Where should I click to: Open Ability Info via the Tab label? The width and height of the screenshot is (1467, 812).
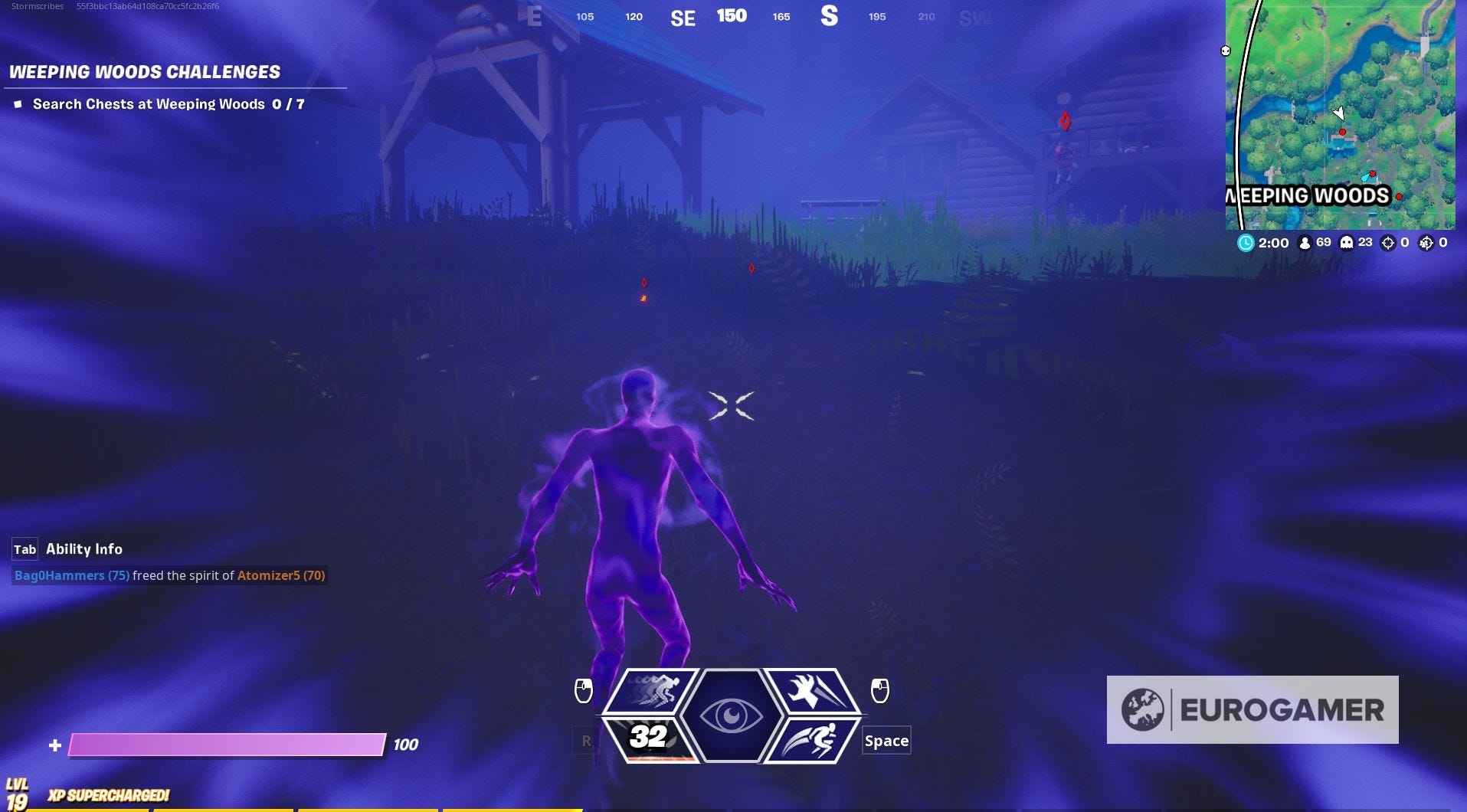(24, 549)
